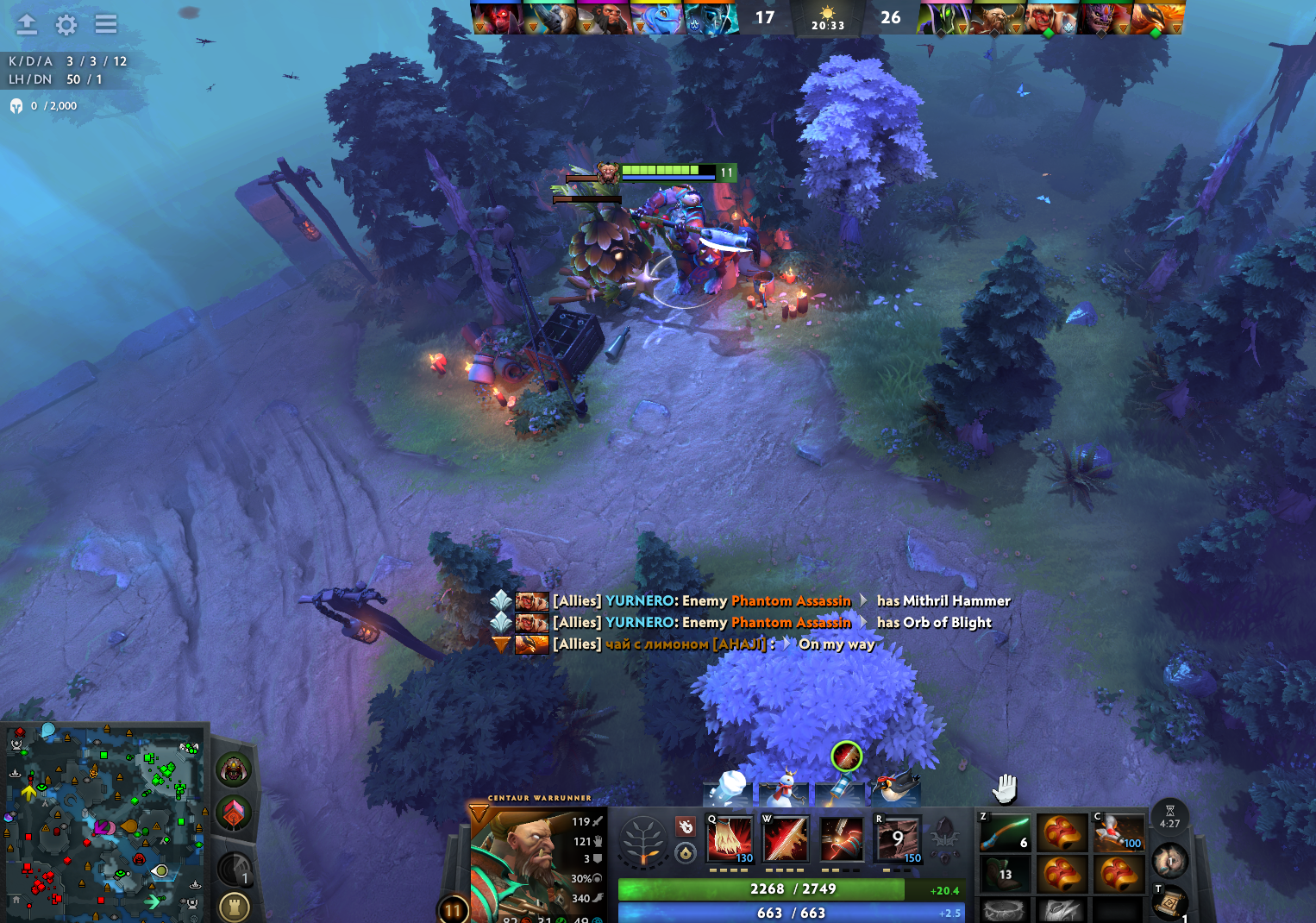Click the minimap
The height and width of the screenshot is (923, 1316).
[103, 819]
